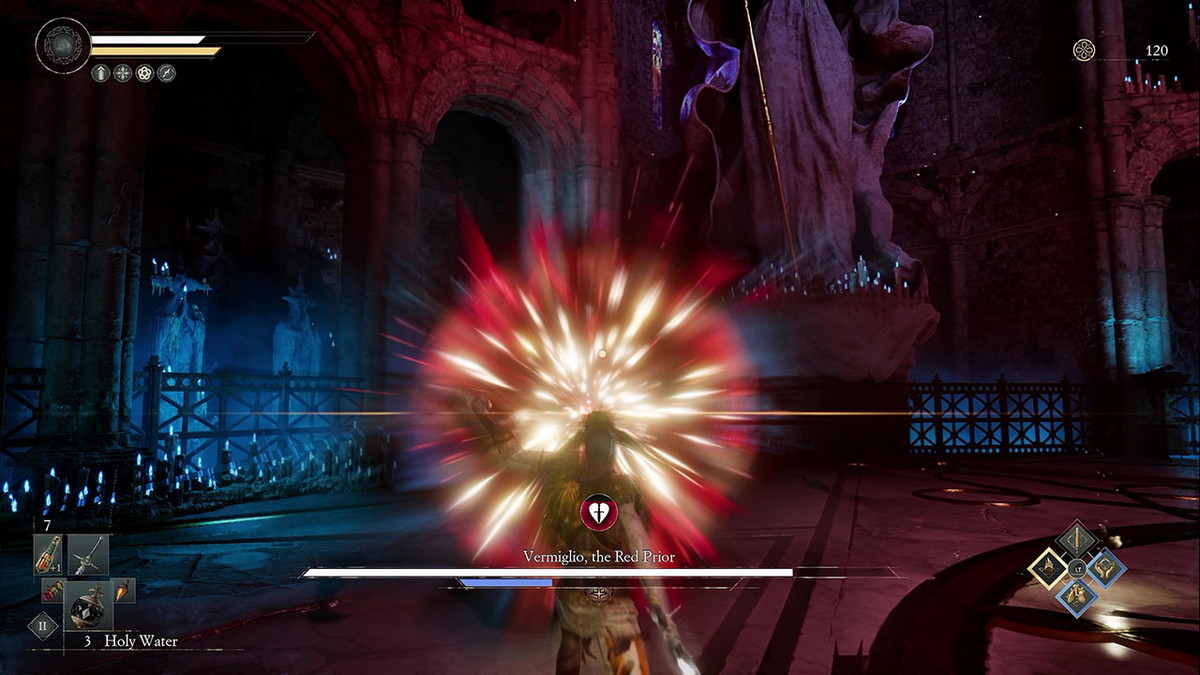Image resolution: width=1200 pixels, height=675 pixels.
Task: Click the diagonal sword buff icon
Action: 166,73
